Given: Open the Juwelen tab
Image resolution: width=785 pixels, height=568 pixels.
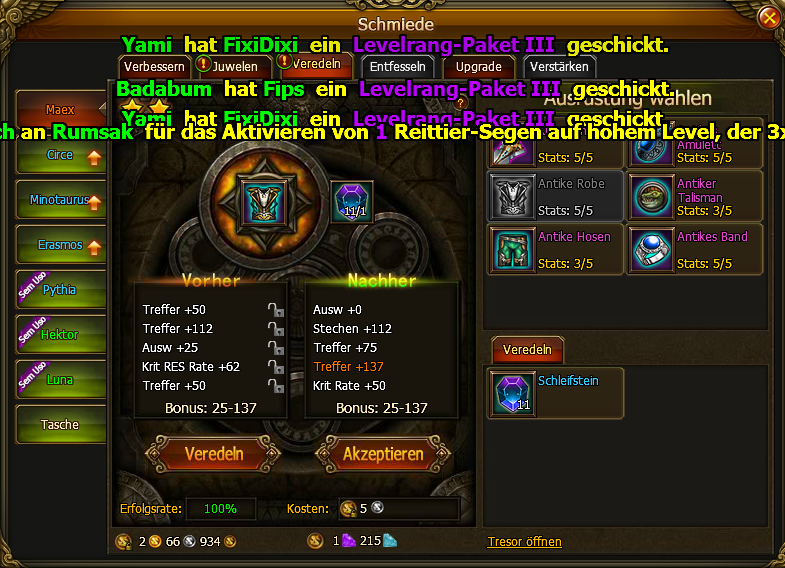Looking at the screenshot, I should coord(234,68).
